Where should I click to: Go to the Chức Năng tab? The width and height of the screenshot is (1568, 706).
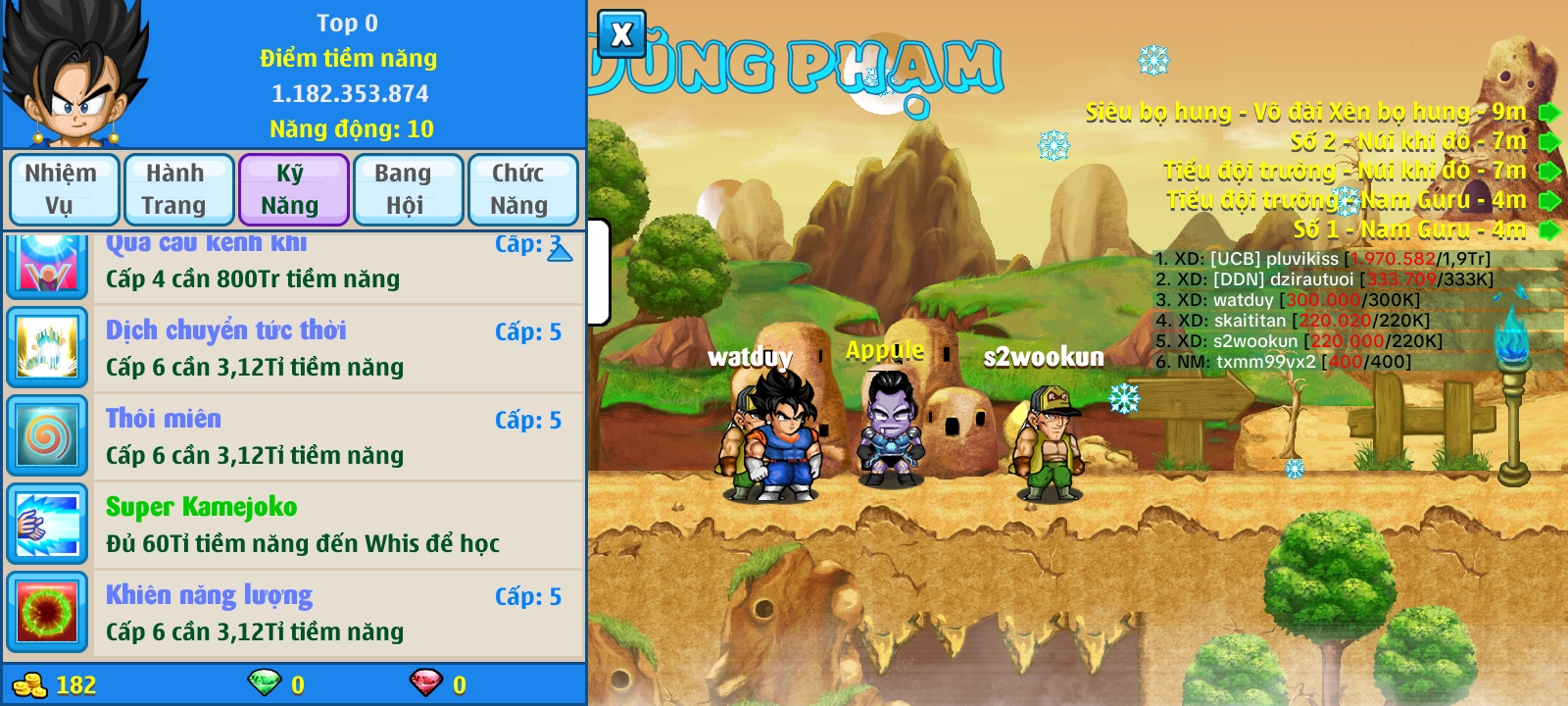coord(520,189)
